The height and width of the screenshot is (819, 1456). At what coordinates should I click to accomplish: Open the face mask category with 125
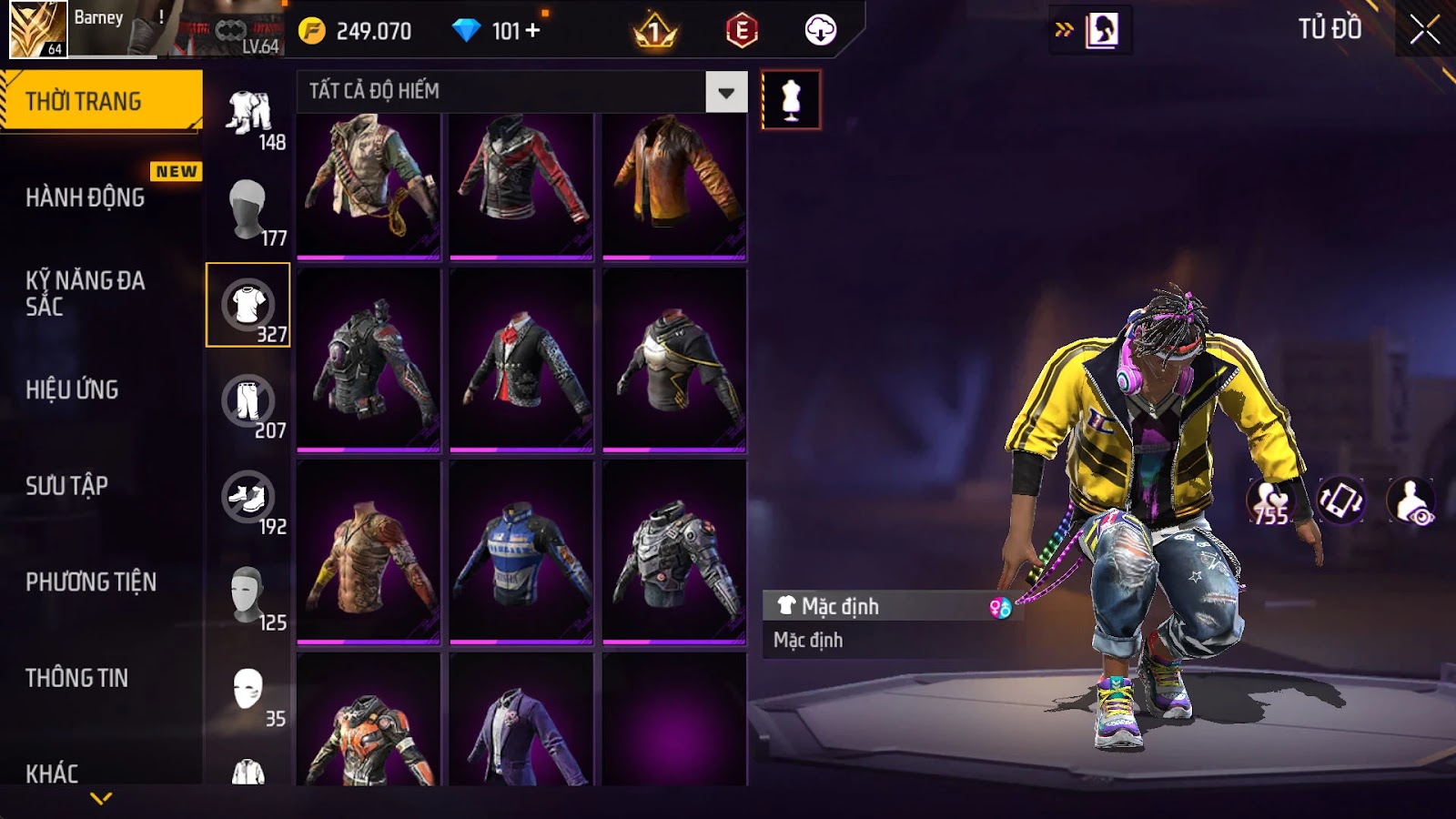[248, 595]
